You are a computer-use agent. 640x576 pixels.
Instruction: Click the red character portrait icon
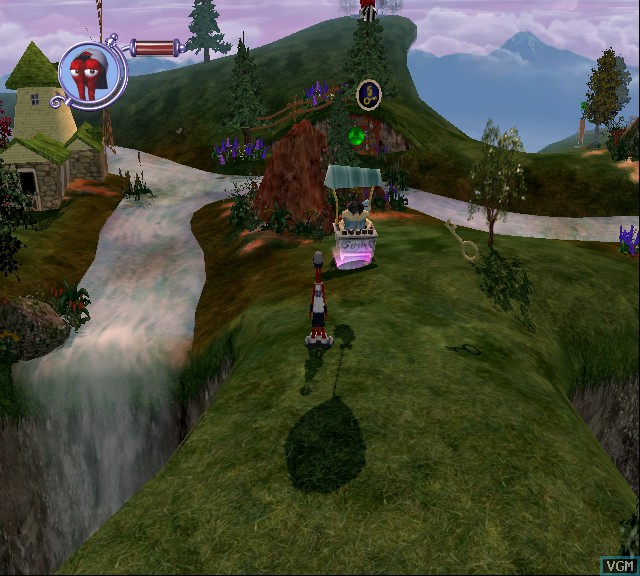click(x=92, y=72)
